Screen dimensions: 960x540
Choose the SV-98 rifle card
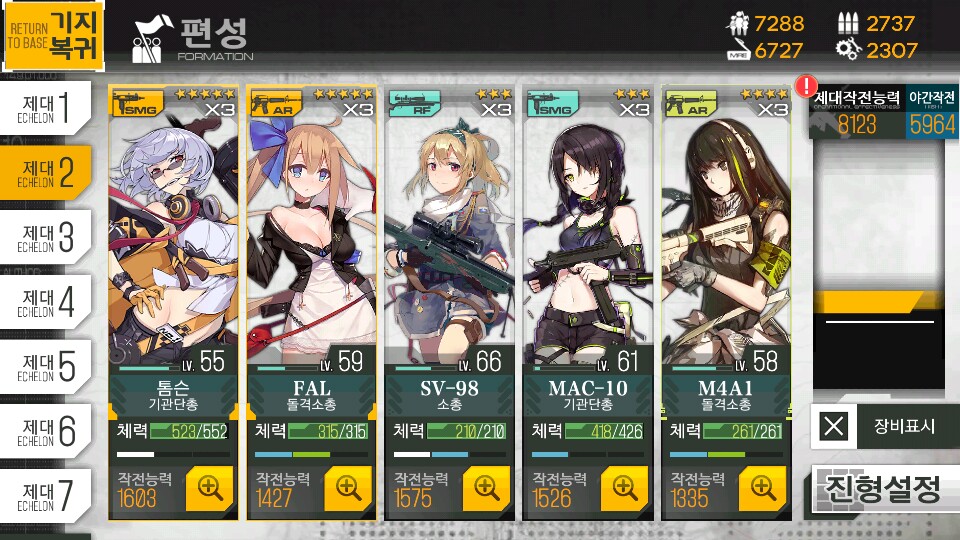point(450,240)
